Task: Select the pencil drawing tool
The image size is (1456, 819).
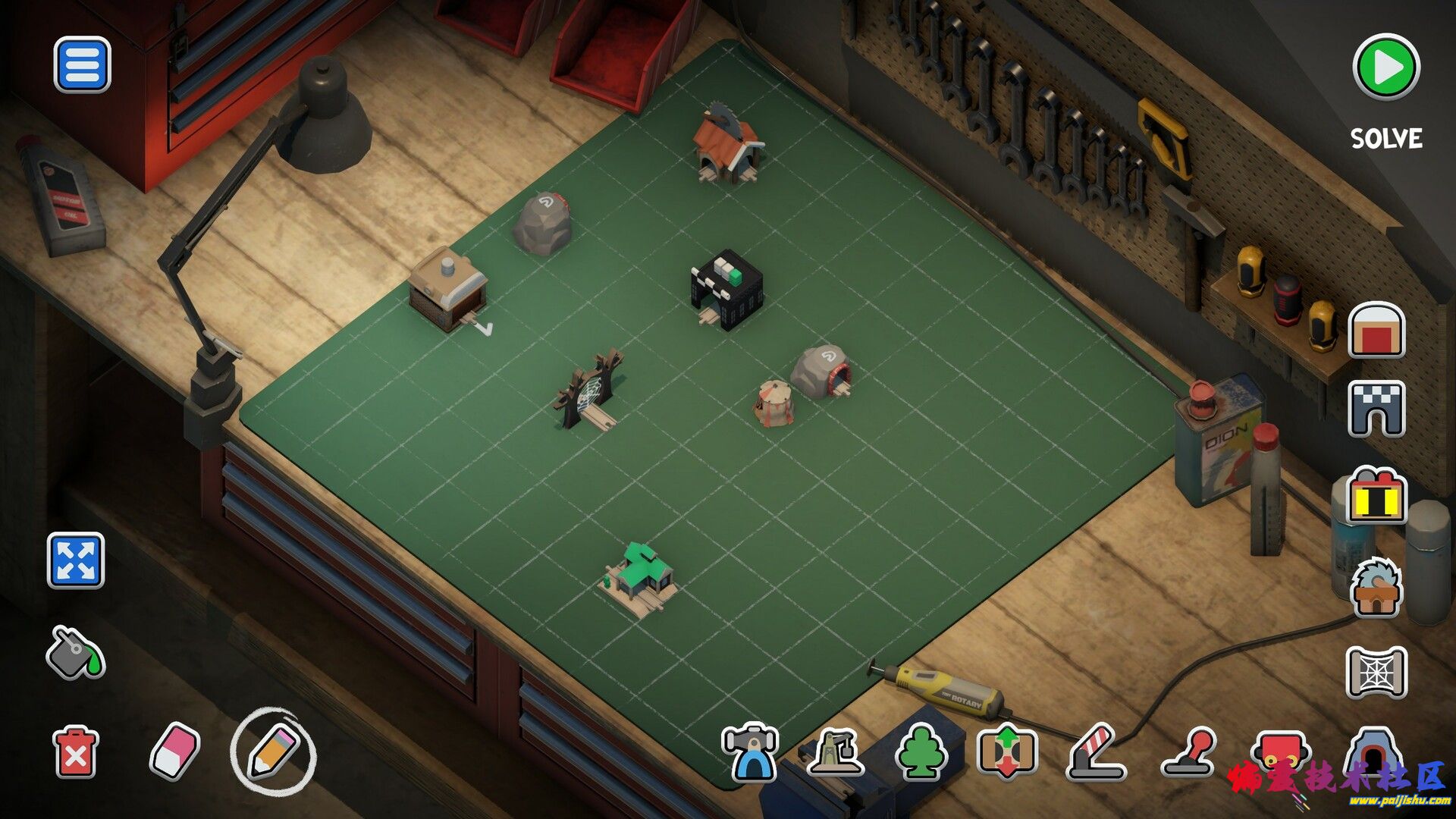Action: click(x=272, y=751)
